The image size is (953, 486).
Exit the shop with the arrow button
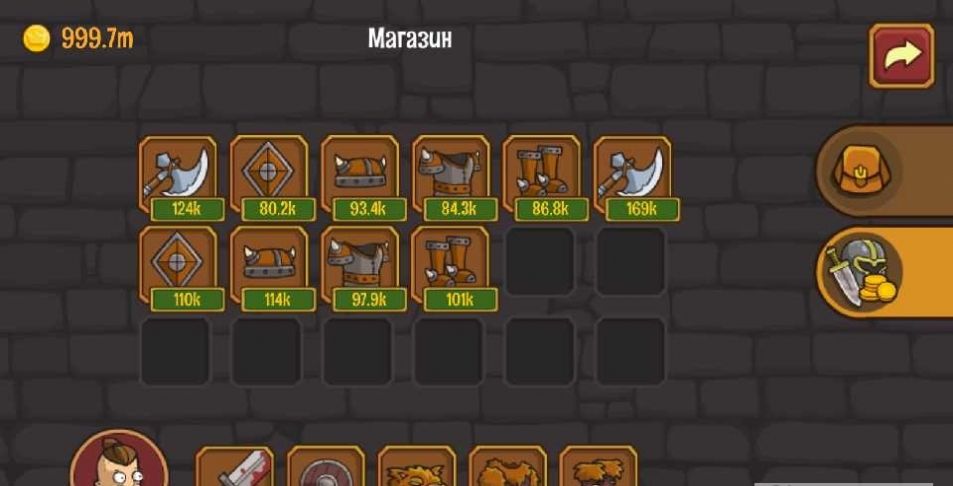click(x=901, y=57)
